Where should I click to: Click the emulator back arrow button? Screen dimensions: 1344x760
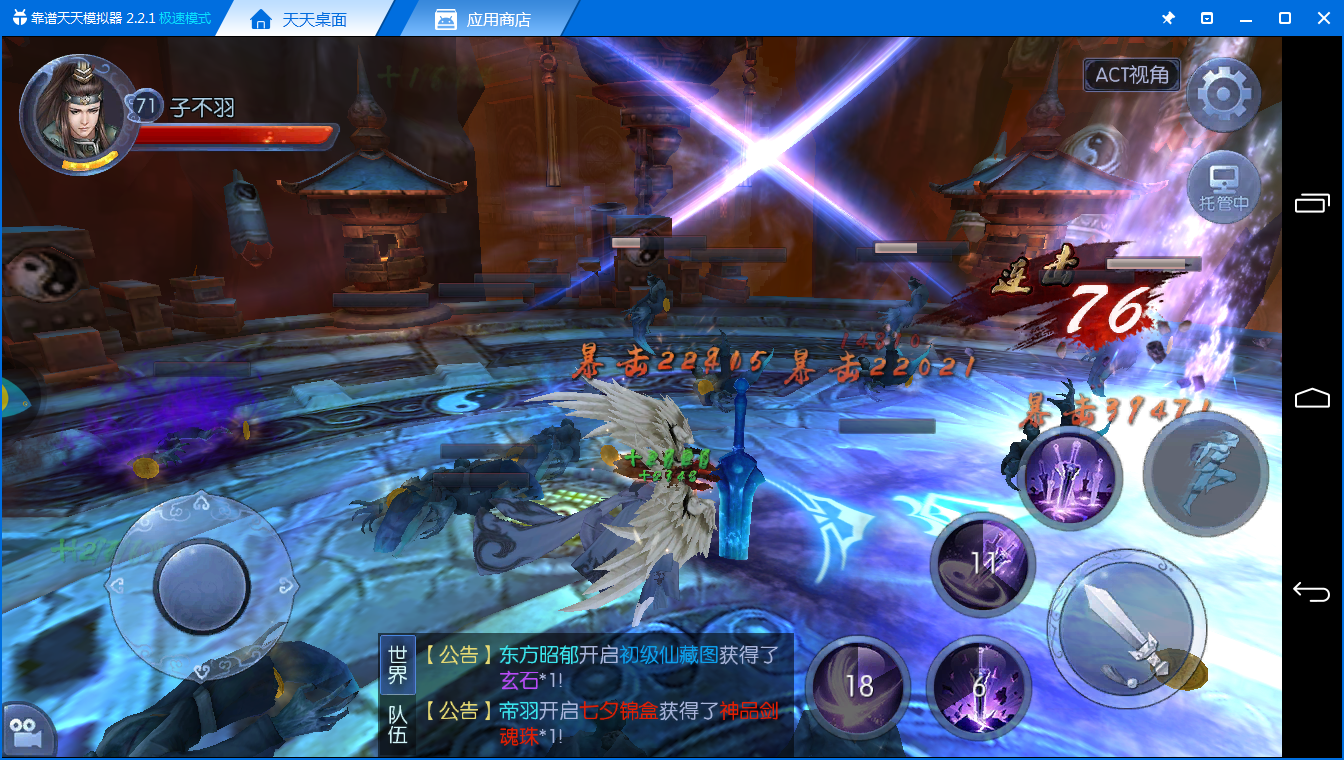1311,592
